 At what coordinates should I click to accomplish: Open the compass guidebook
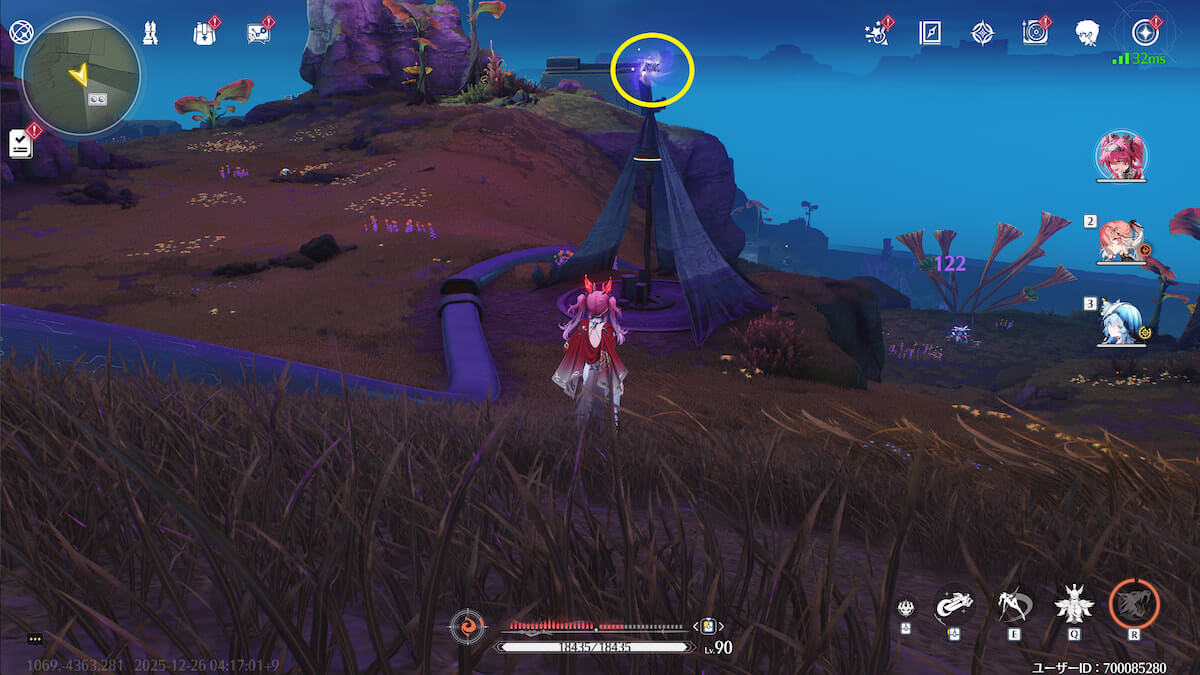(x=930, y=32)
